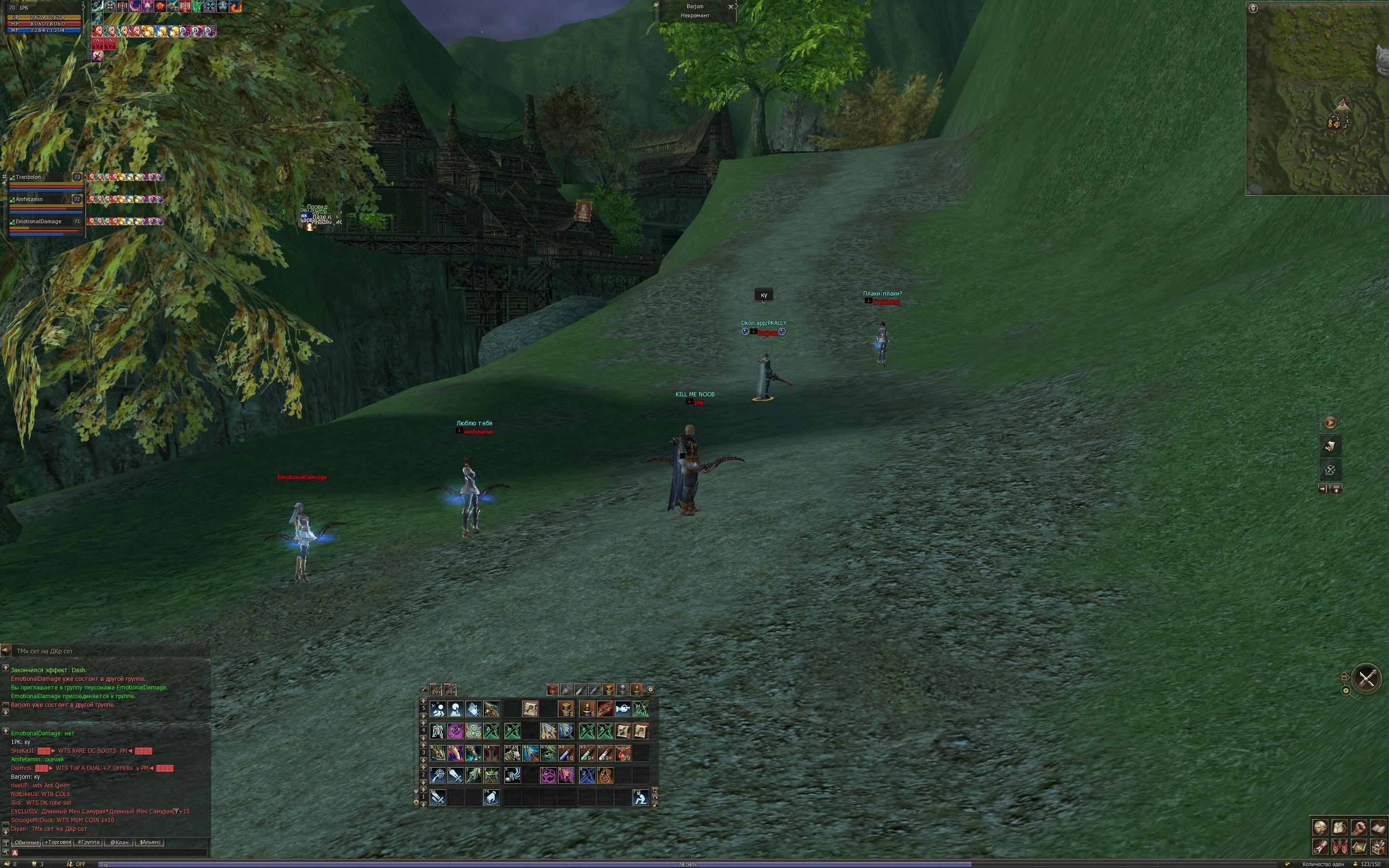The image size is (1389, 868).
Task: Use the F12 sit/stand action
Action: click(640, 798)
